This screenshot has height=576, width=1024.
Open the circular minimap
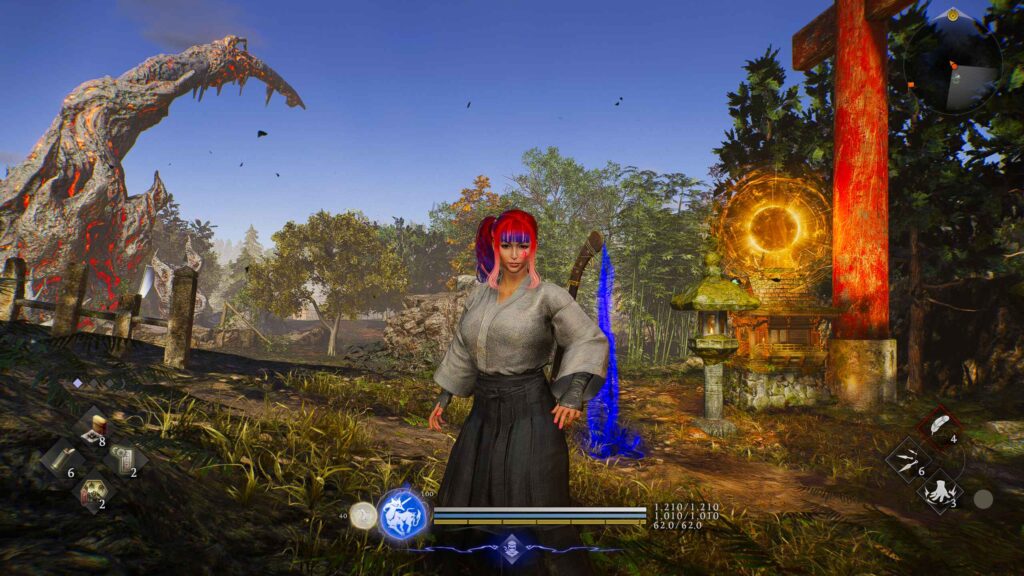[x=952, y=62]
